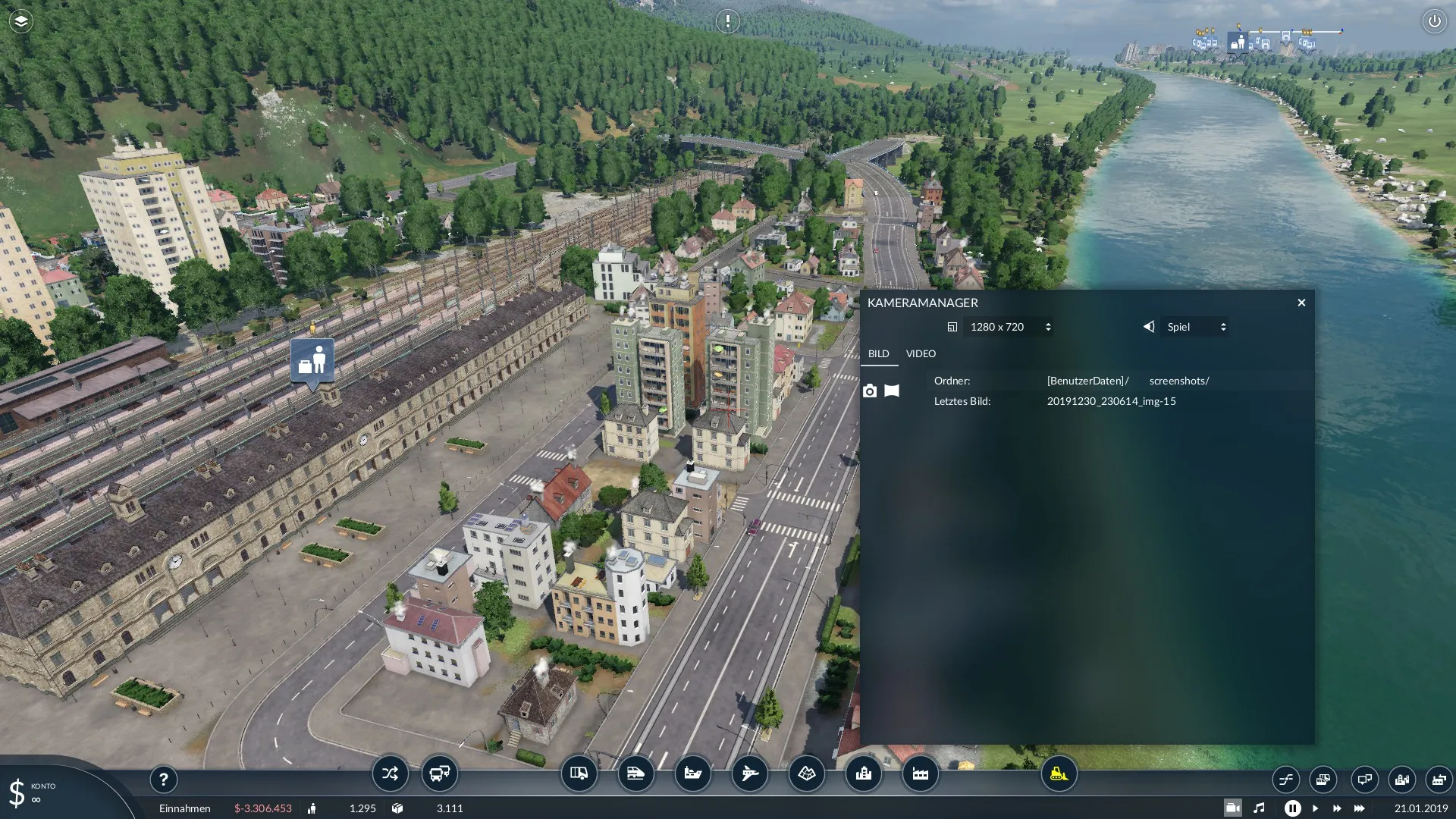Viewport: 1456px width, 819px height.
Task: Open the 1280 x 720 resolution dropdown
Action: (x=1009, y=327)
